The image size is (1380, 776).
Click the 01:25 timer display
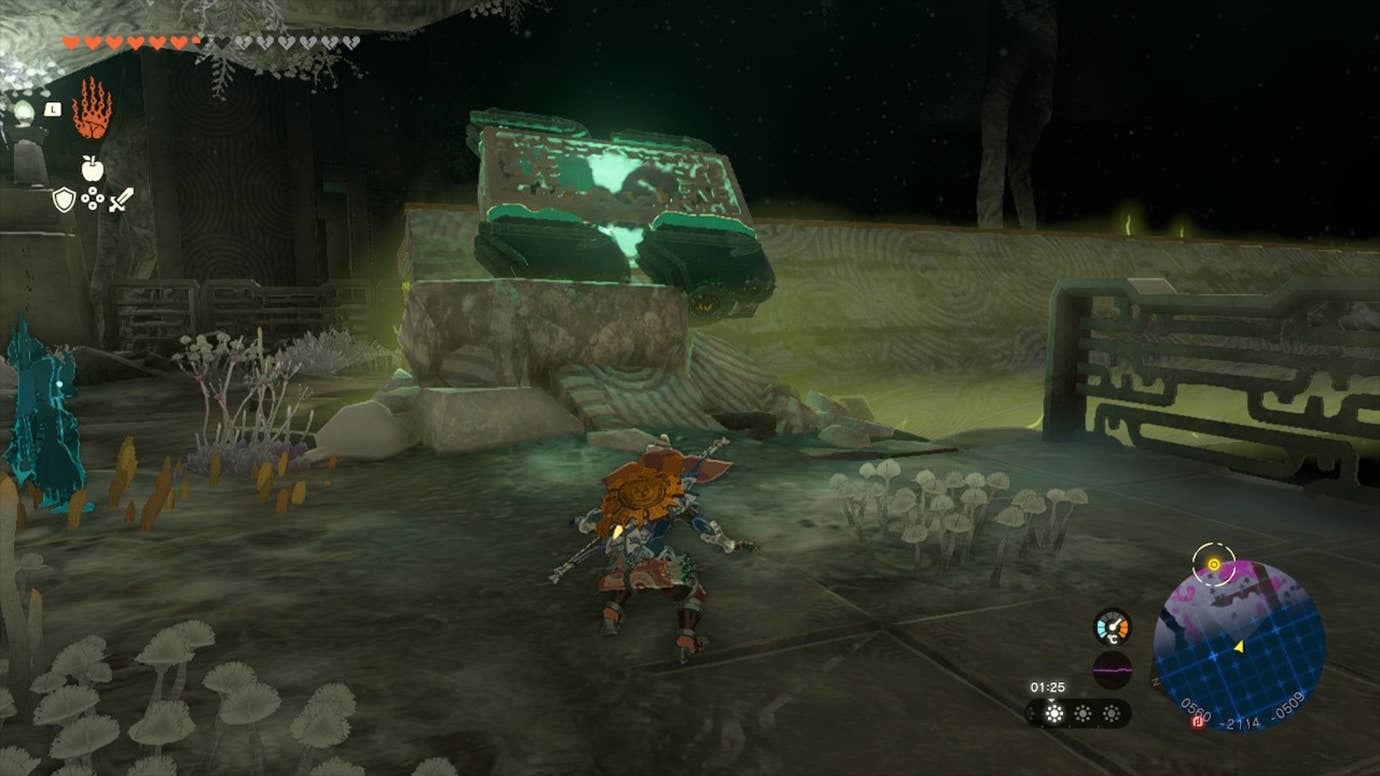[1046, 686]
